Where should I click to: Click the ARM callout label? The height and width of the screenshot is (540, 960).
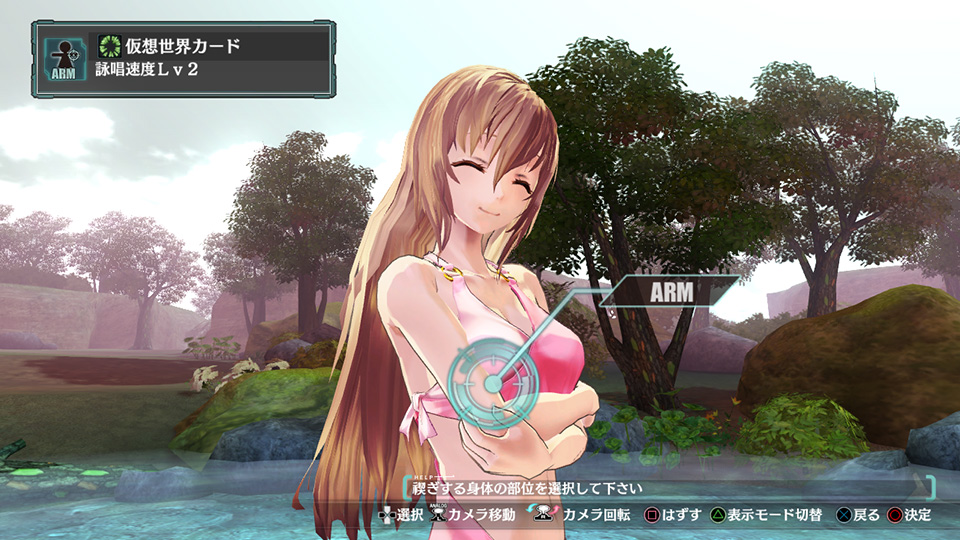[678, 292]
